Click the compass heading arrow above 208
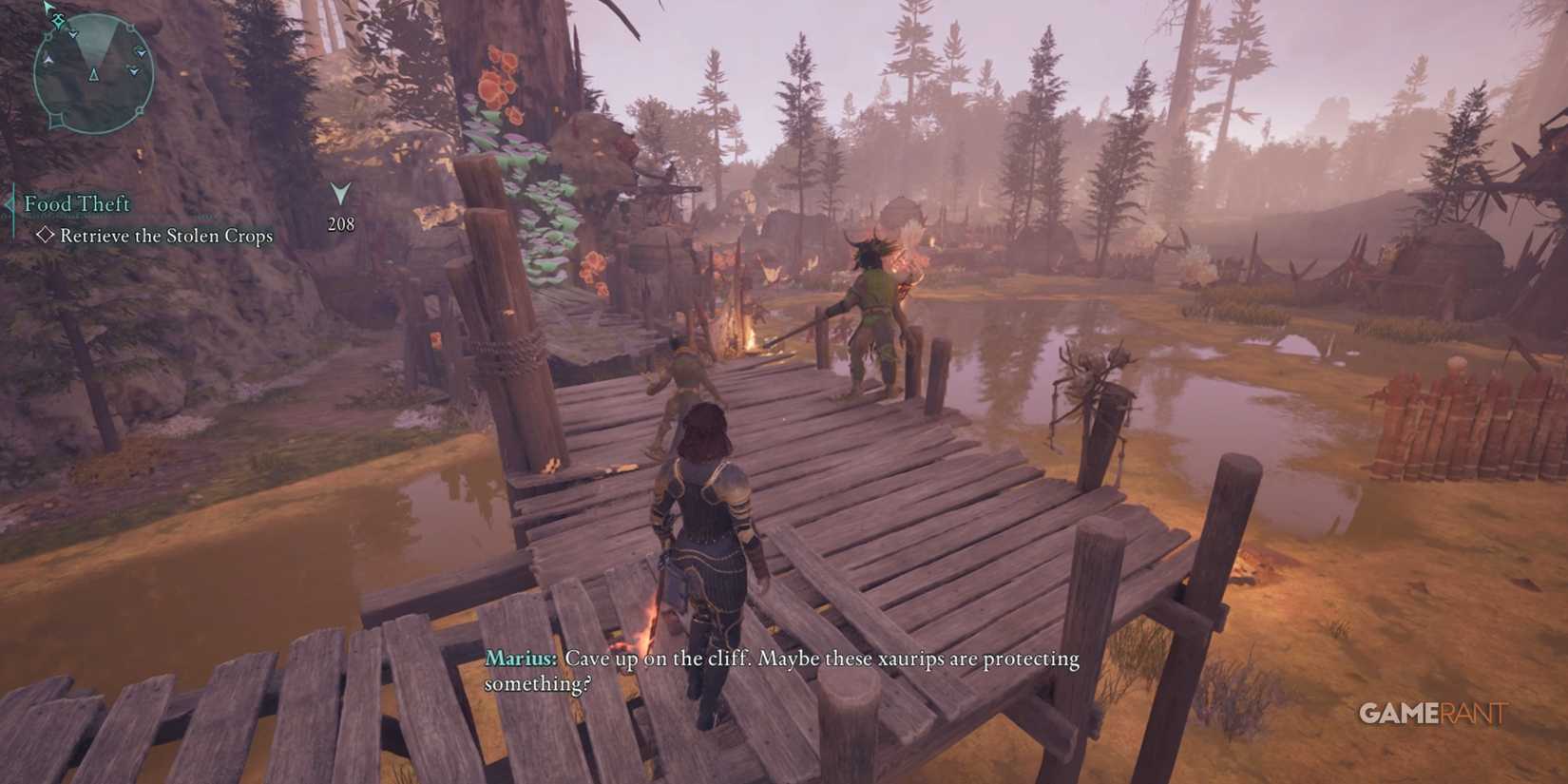This screenshot has height=784, width=1568. click(x=340, y=195)
